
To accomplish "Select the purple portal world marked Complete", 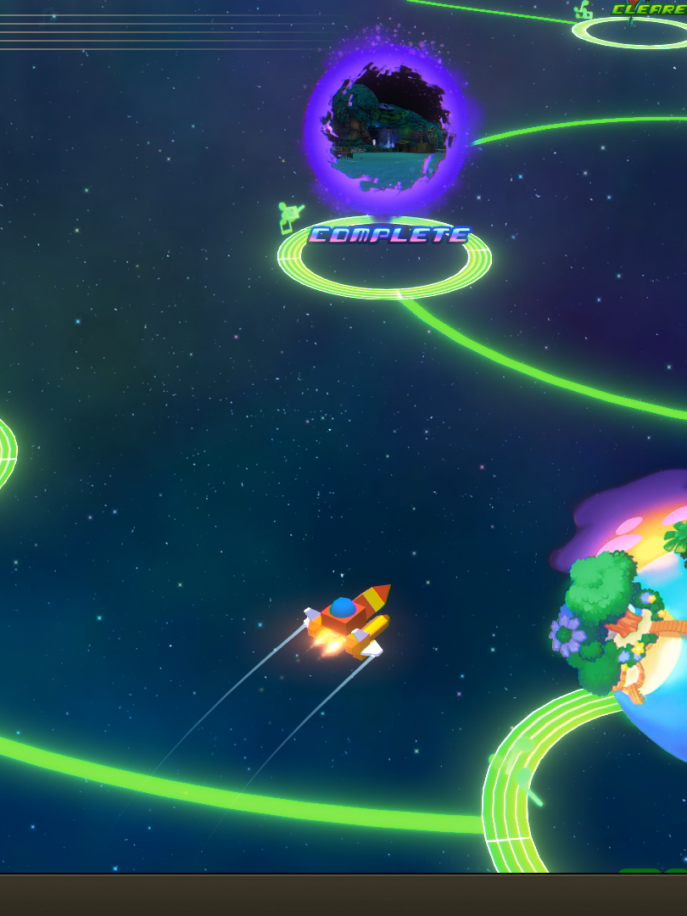I will [x=386, y=128].
